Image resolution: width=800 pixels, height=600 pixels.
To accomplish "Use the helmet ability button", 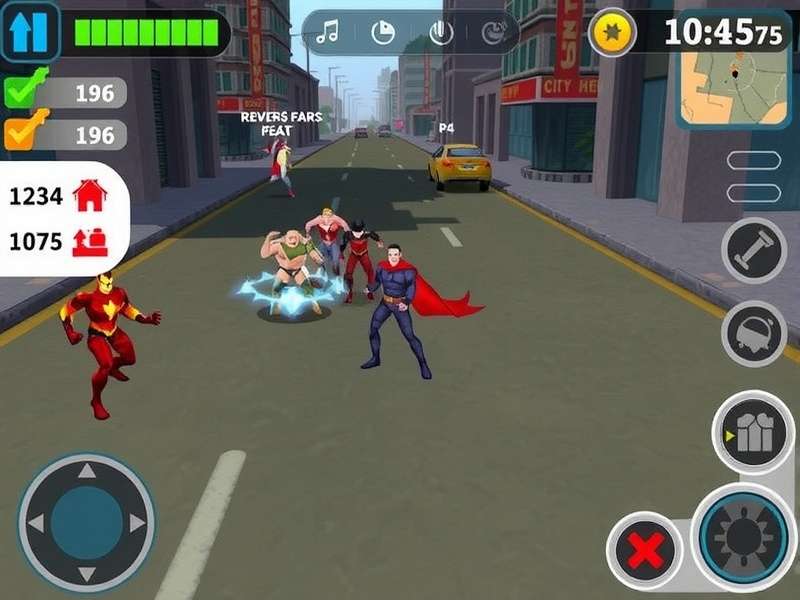I will tap(754, 333).
